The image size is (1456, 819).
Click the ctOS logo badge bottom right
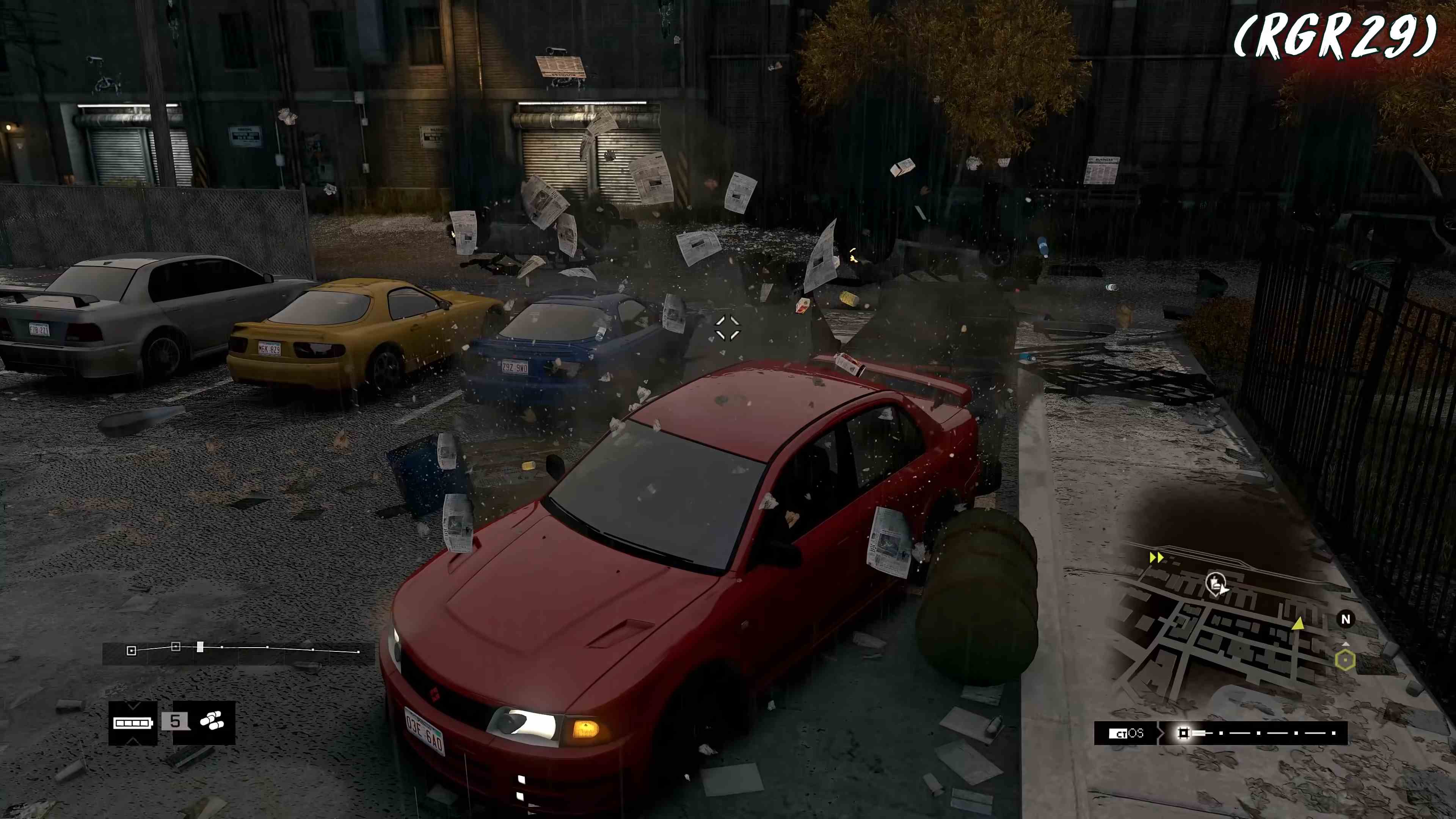click(1125, 733)
